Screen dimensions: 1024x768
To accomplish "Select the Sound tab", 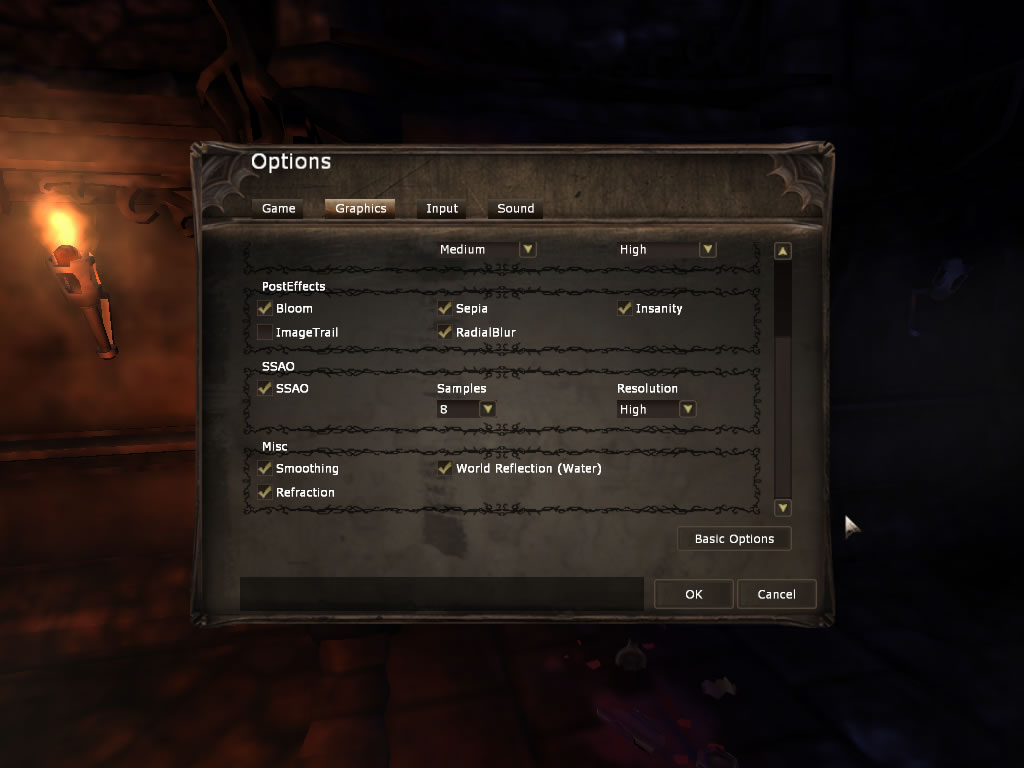I will (515, 209).
